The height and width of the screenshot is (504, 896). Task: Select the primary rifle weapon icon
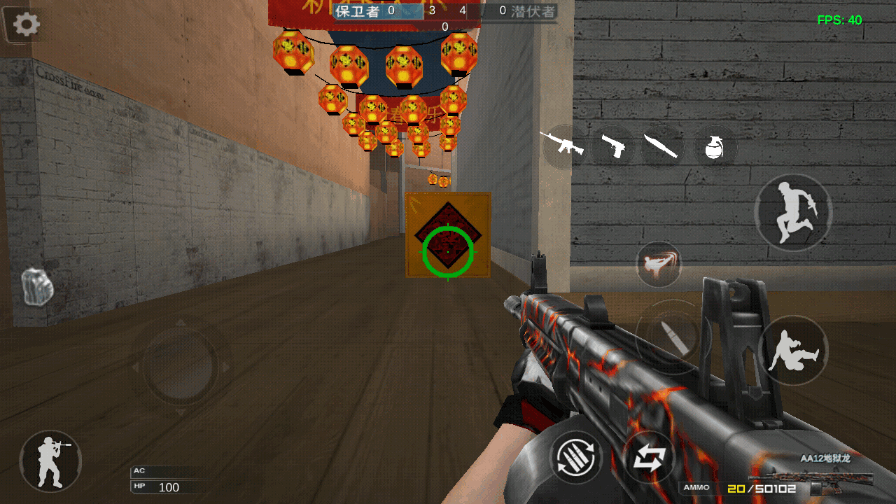click(x=561, y=143)
